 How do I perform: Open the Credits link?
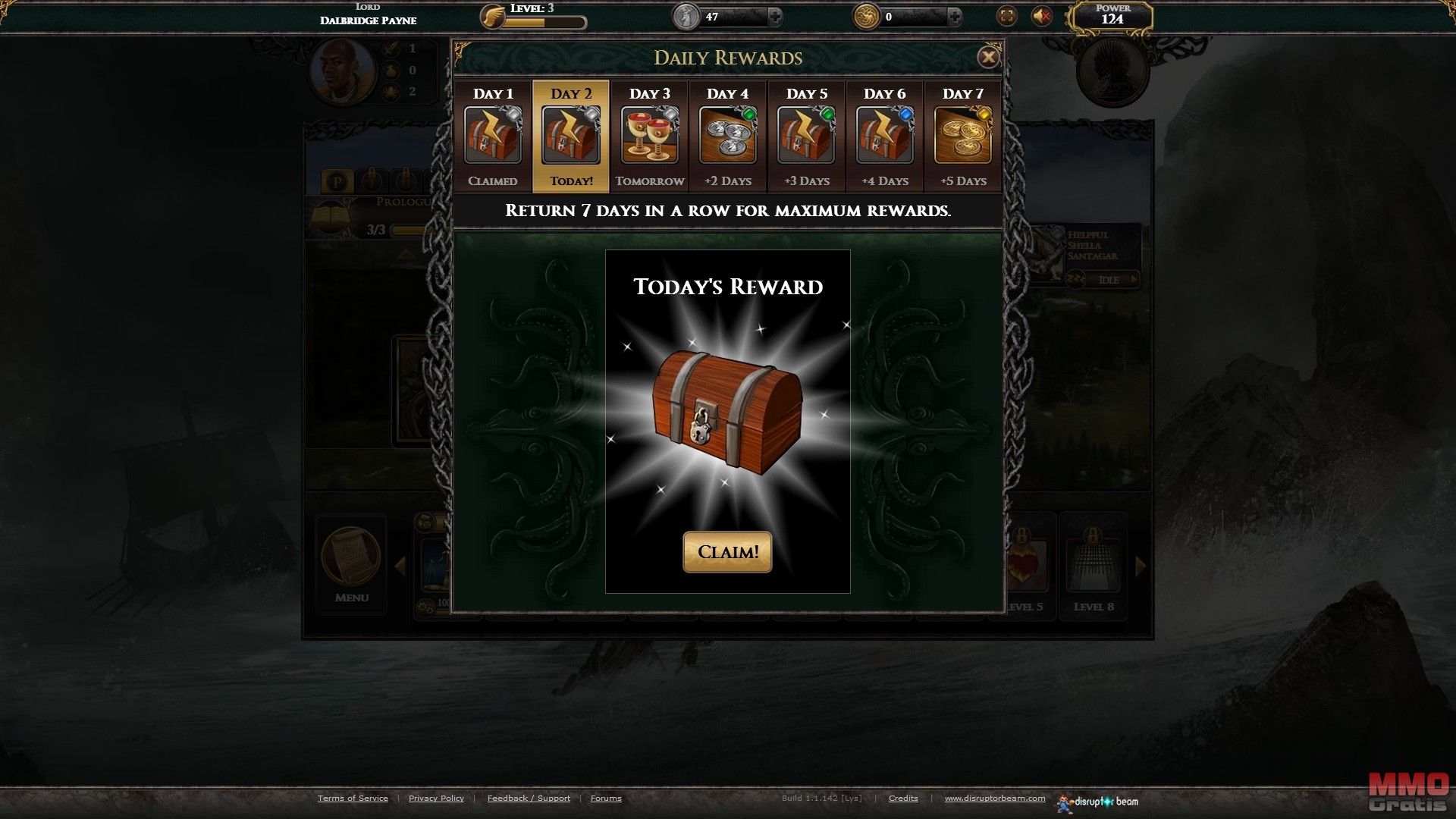click(x=903, y=798)
